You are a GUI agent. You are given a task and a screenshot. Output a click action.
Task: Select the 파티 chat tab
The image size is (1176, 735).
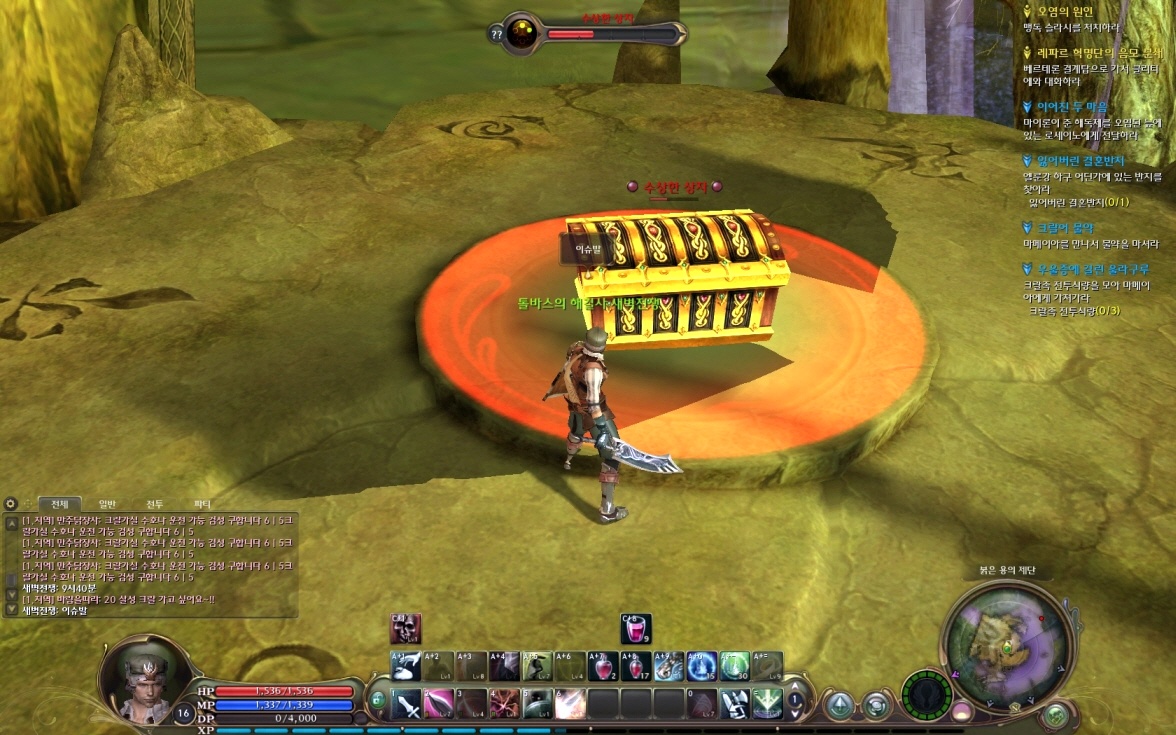tap(202, 504)
